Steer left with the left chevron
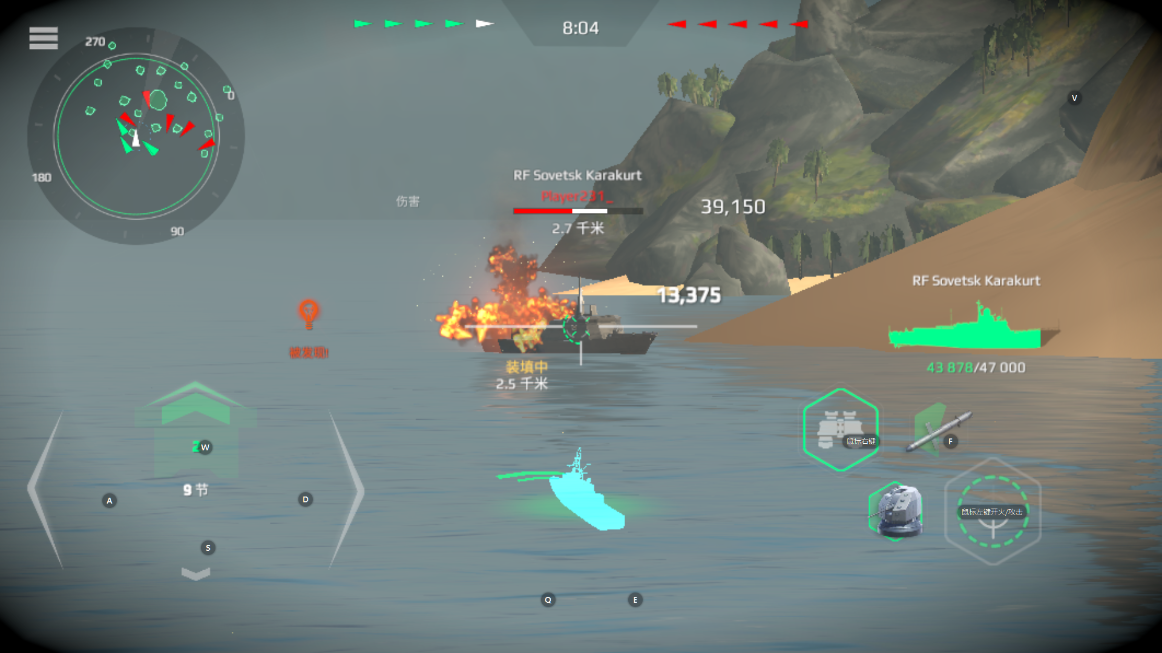The image size is (1162, 653). [46, 489]
